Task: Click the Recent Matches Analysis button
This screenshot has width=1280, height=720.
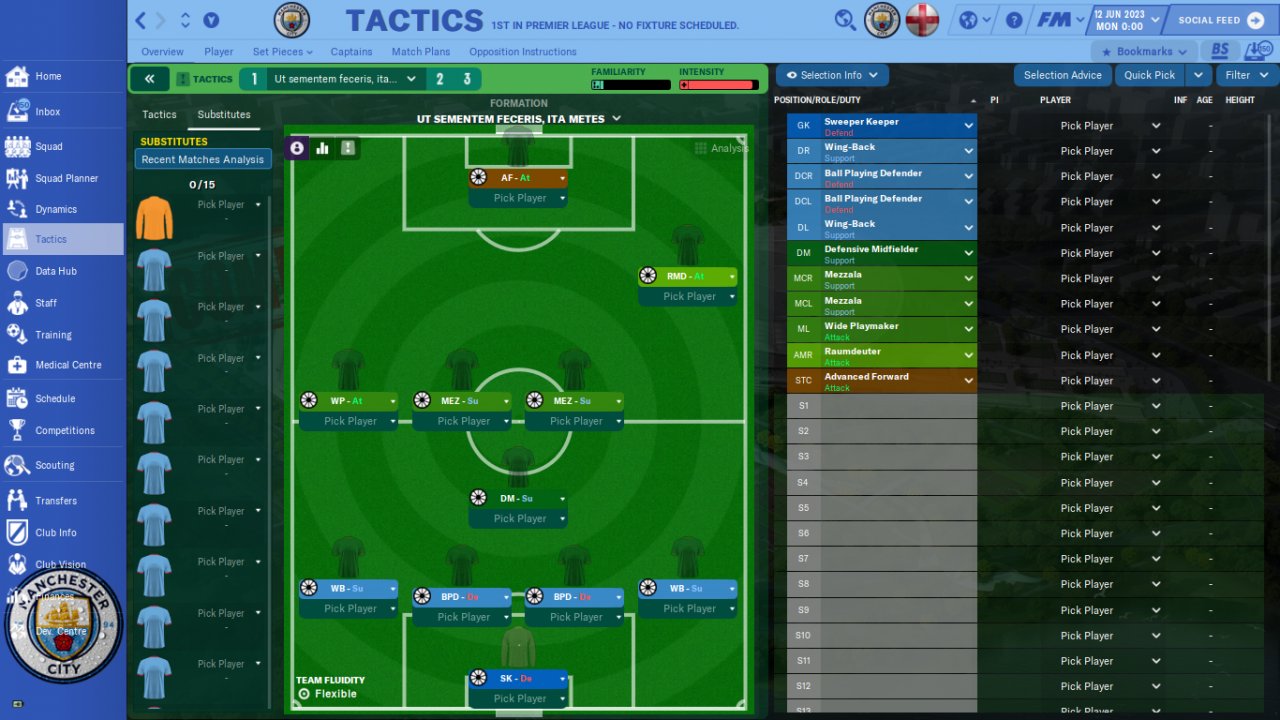Action: point(203,160)
